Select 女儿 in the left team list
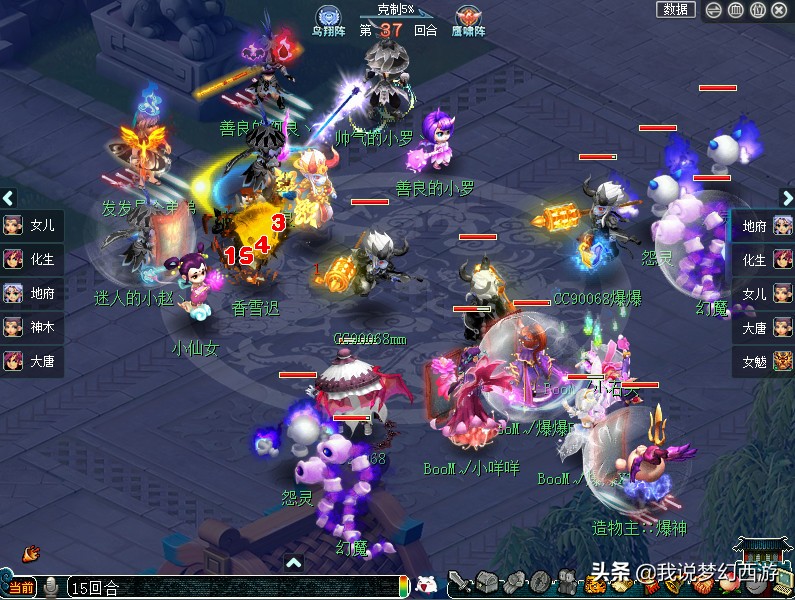The image size is (795, 600). click(32, 225)
